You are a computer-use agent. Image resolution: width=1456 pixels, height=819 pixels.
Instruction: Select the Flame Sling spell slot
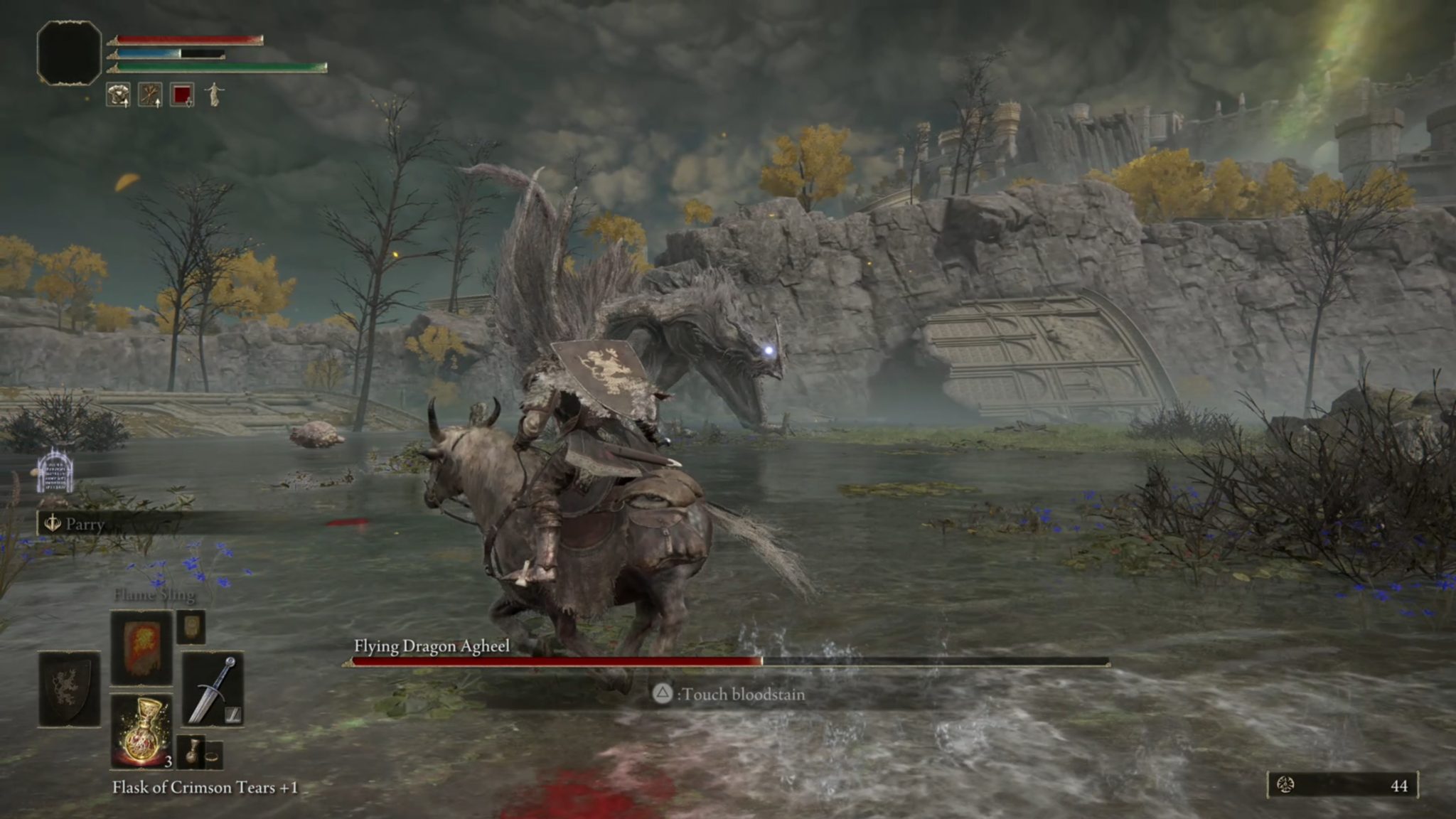(141, 647)
